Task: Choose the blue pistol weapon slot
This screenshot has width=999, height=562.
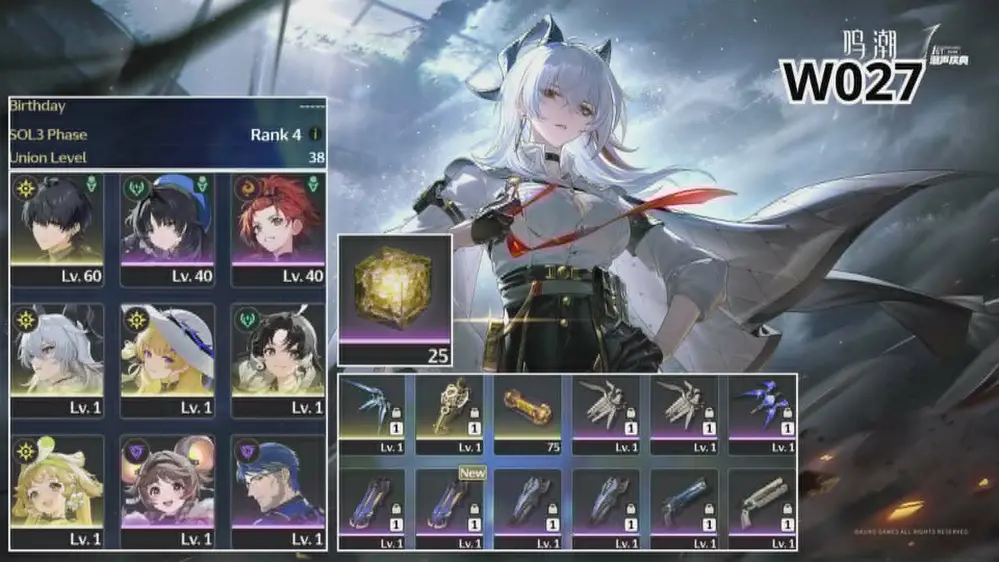Action: tap(684, 504)
